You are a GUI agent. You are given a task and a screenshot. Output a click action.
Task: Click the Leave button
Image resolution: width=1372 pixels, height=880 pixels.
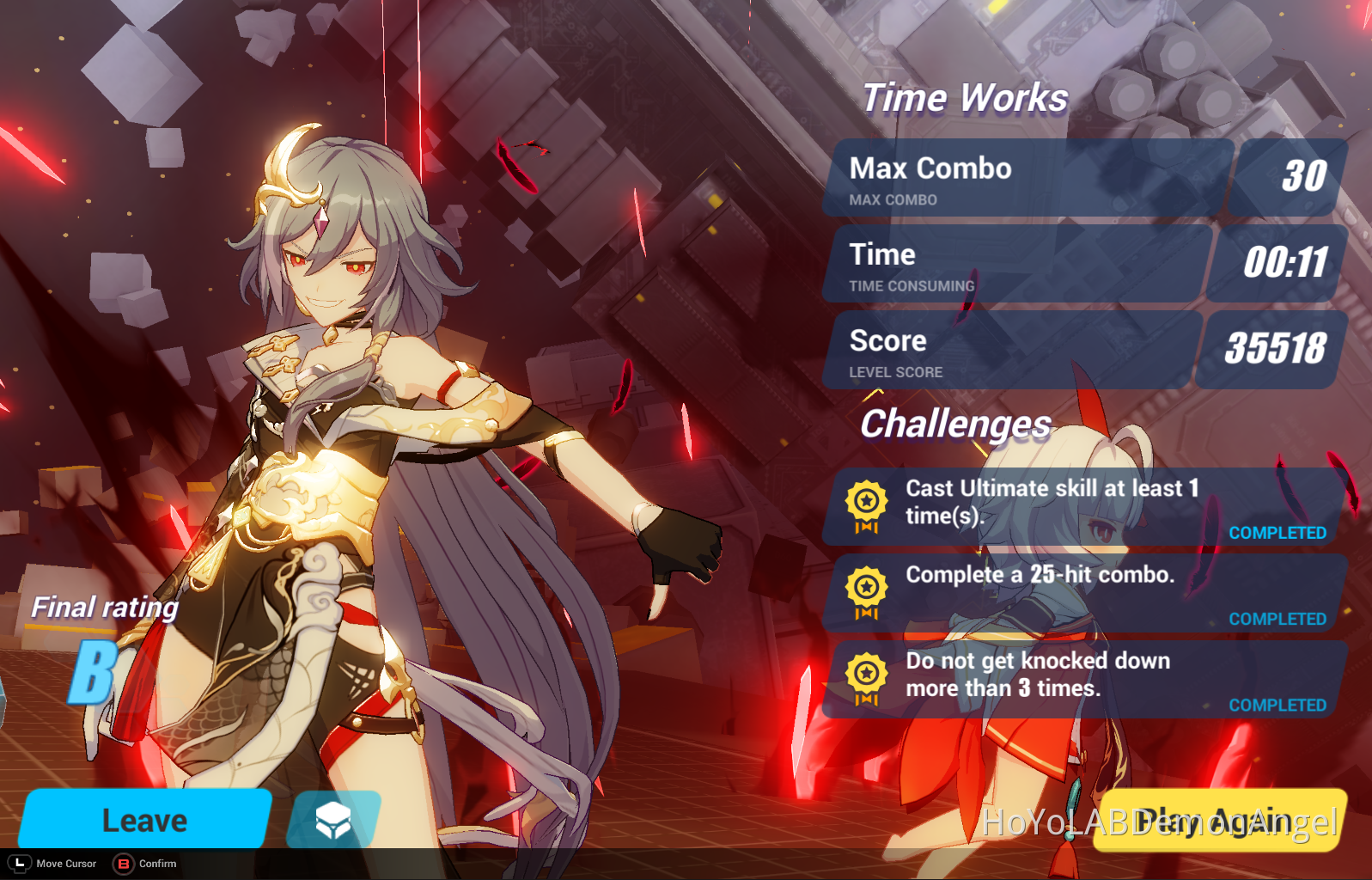(144, 820)
